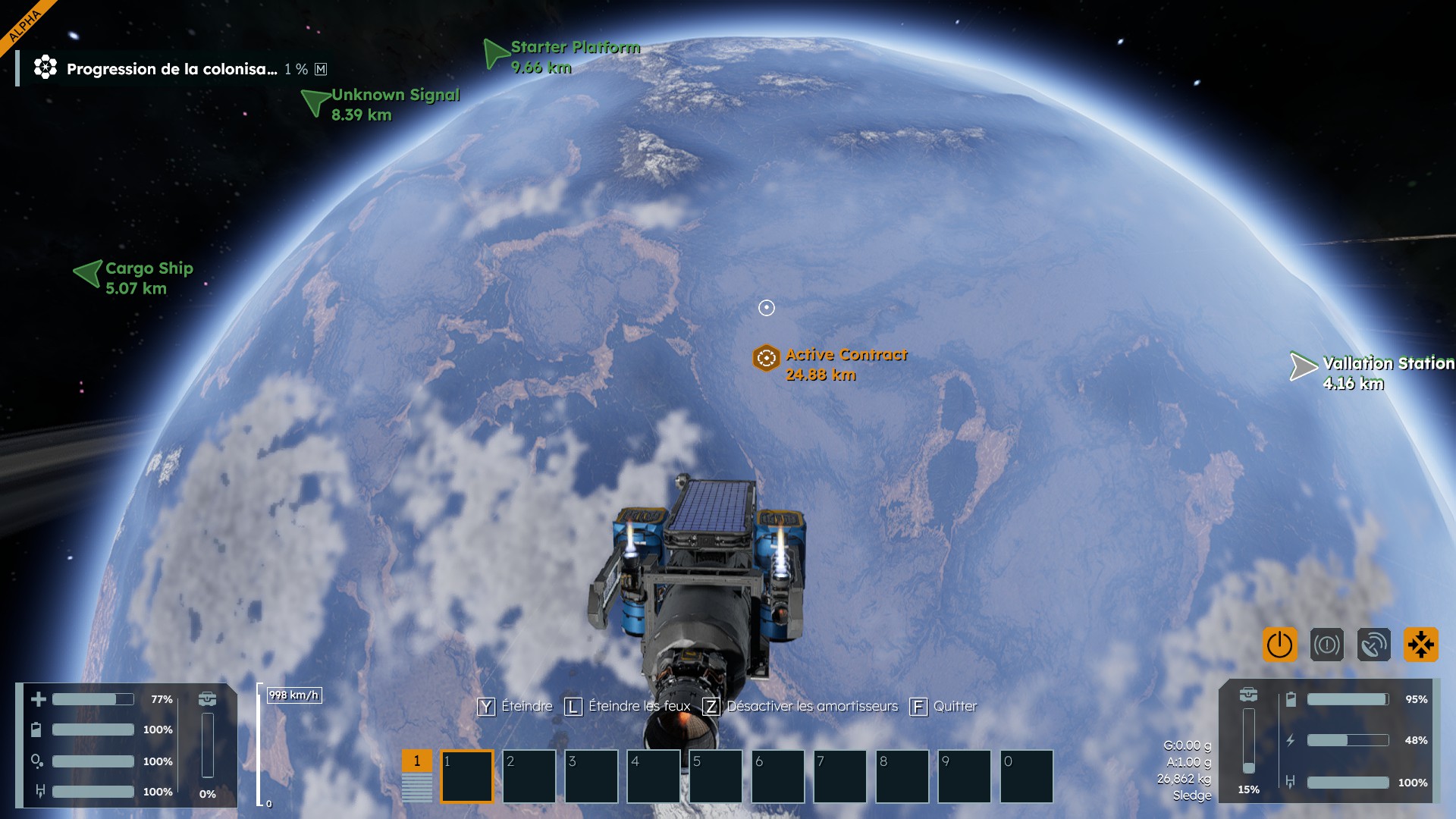
Task: Select the Starter Platform waypoint marker
Action: pyautogui.click(x=496, y=54)
